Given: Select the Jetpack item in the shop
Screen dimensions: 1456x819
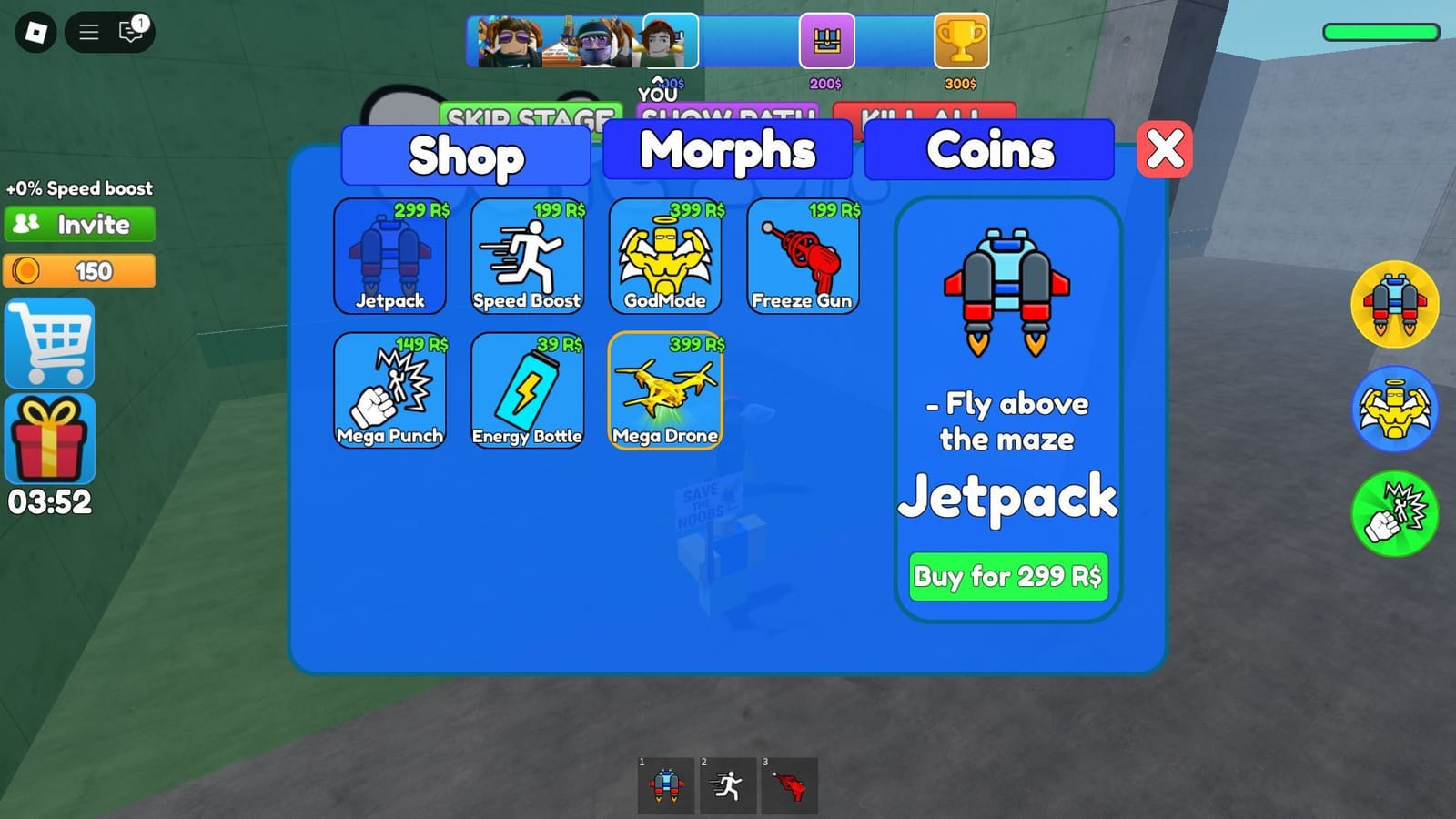Looking at the screenshot, I should pos(389,258).
